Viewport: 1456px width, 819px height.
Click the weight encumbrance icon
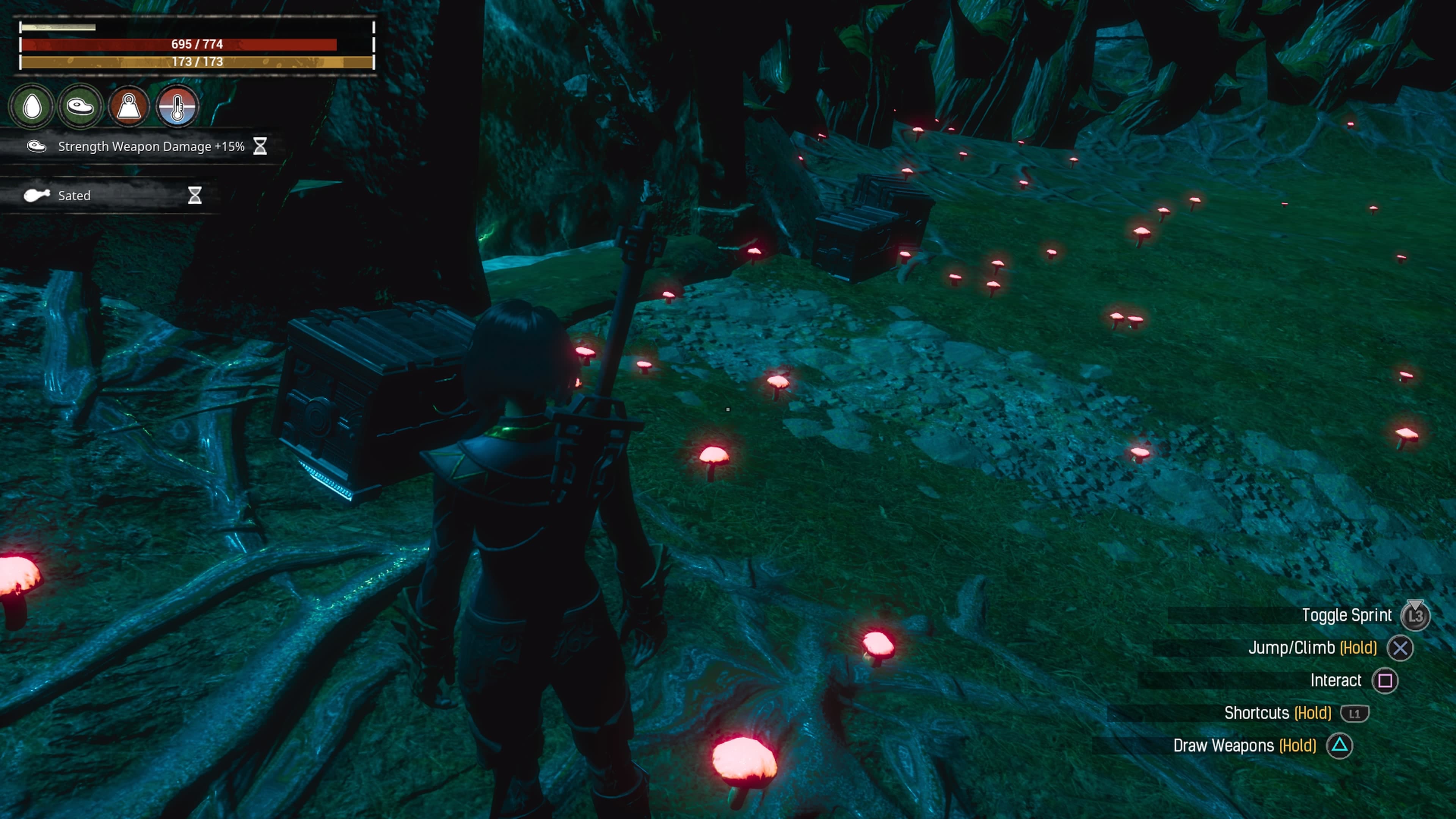pos(129,106)
